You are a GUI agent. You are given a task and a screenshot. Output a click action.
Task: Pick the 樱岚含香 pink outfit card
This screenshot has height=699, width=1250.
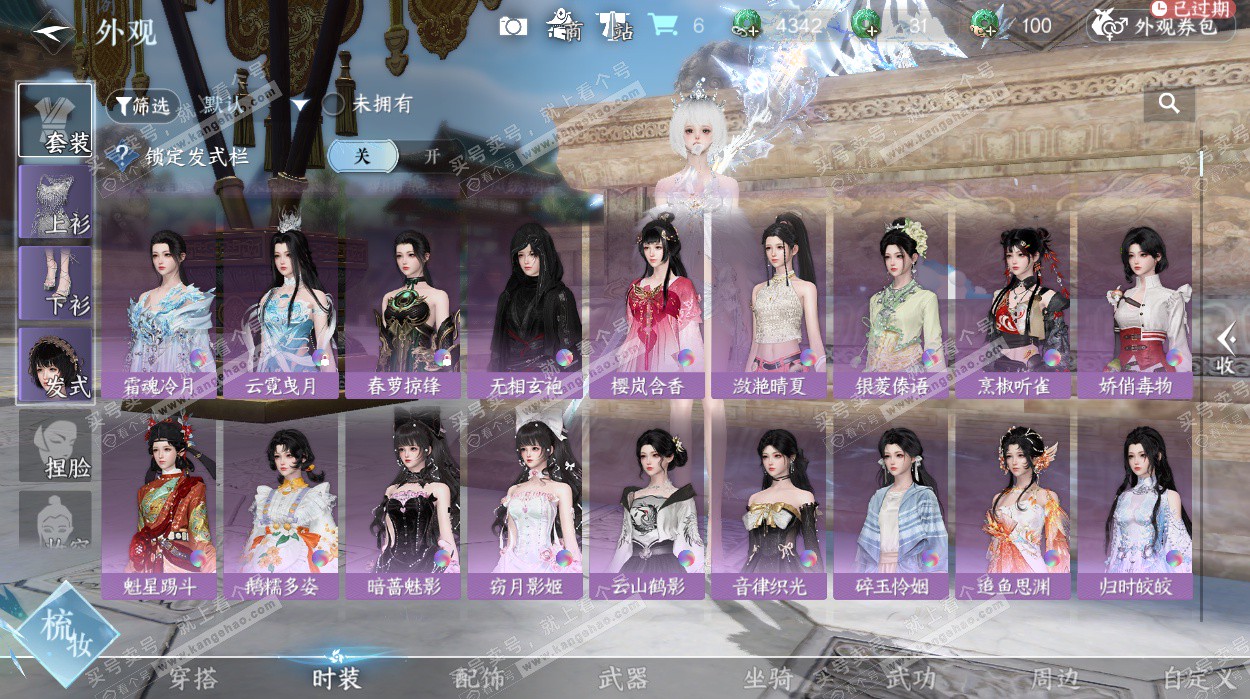point(646,312)
